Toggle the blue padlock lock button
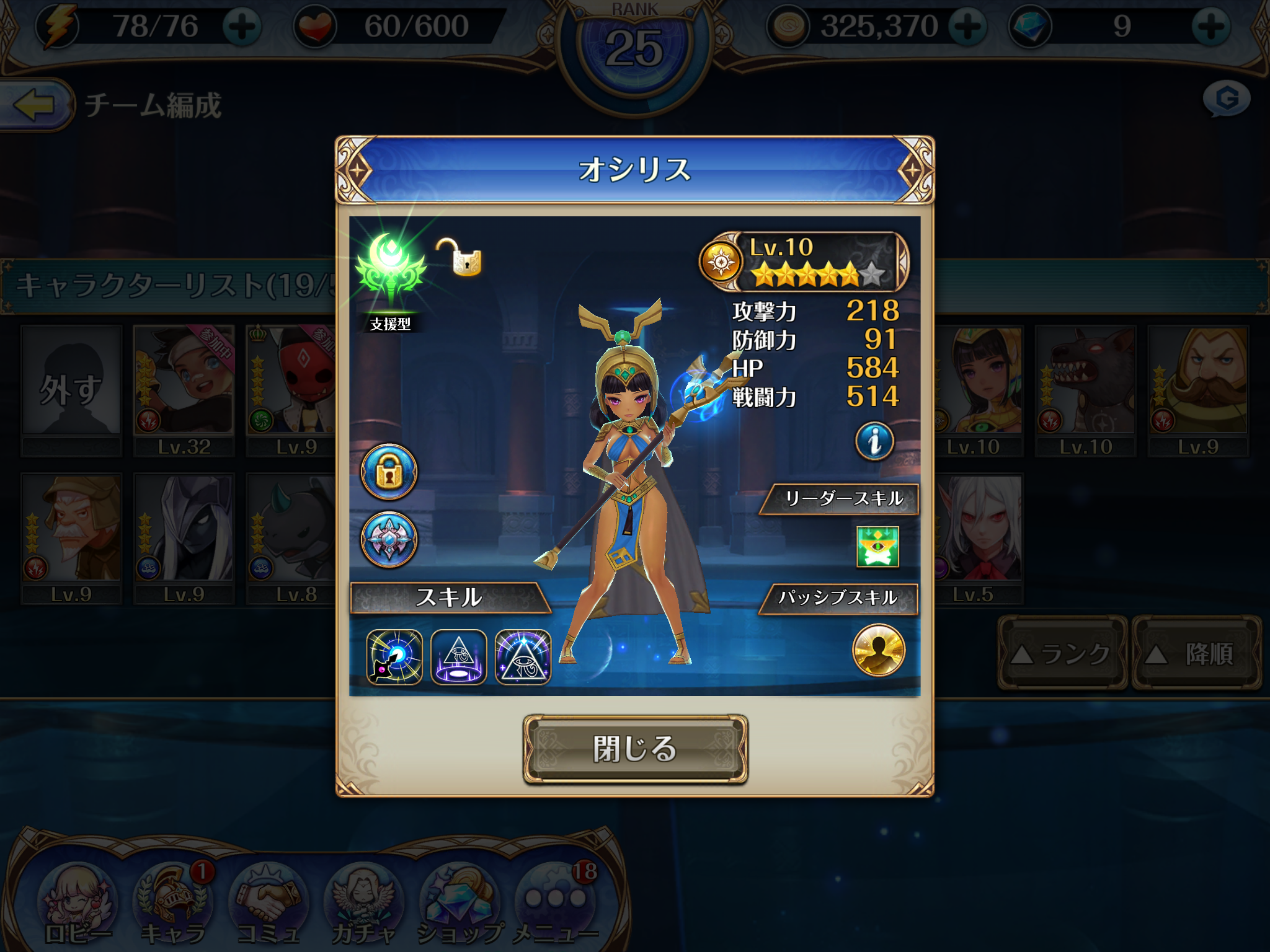Screen dimensions: 1270x952 (389, 472)
